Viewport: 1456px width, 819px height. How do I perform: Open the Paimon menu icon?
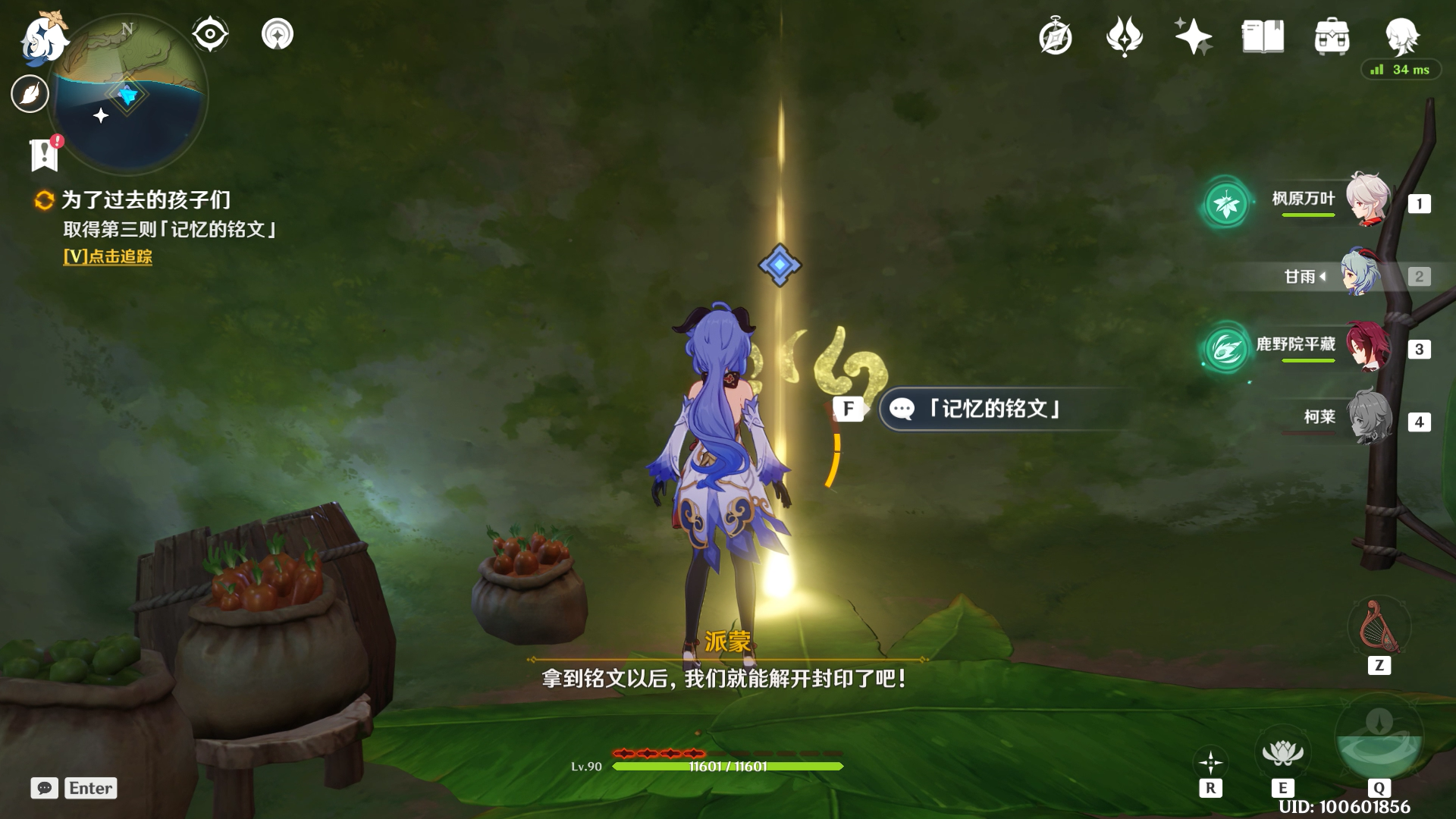pos(44,38)
